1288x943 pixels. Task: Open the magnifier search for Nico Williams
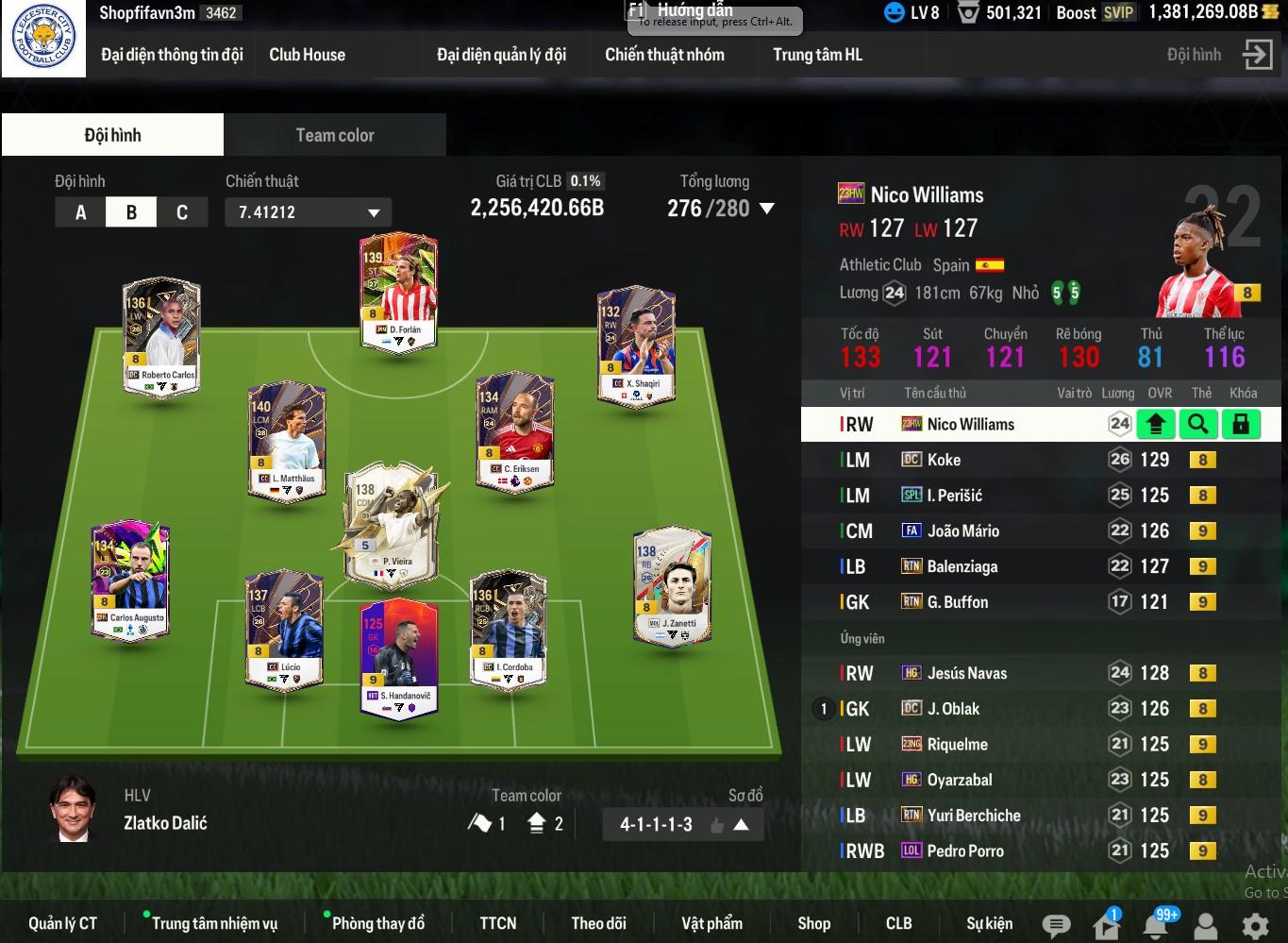click(x=1197, y=425)
